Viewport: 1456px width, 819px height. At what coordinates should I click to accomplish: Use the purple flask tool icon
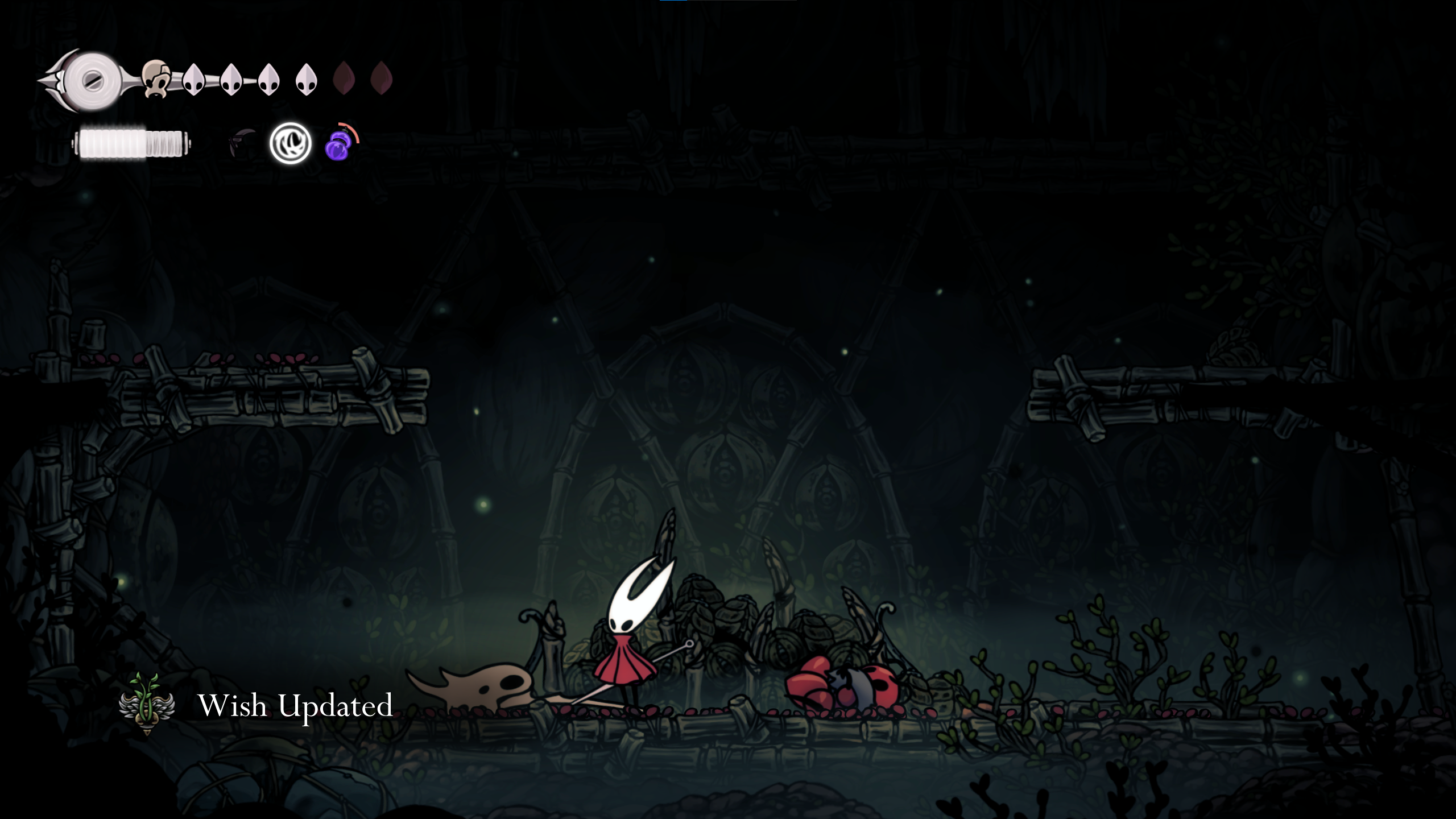coord(339,144)
